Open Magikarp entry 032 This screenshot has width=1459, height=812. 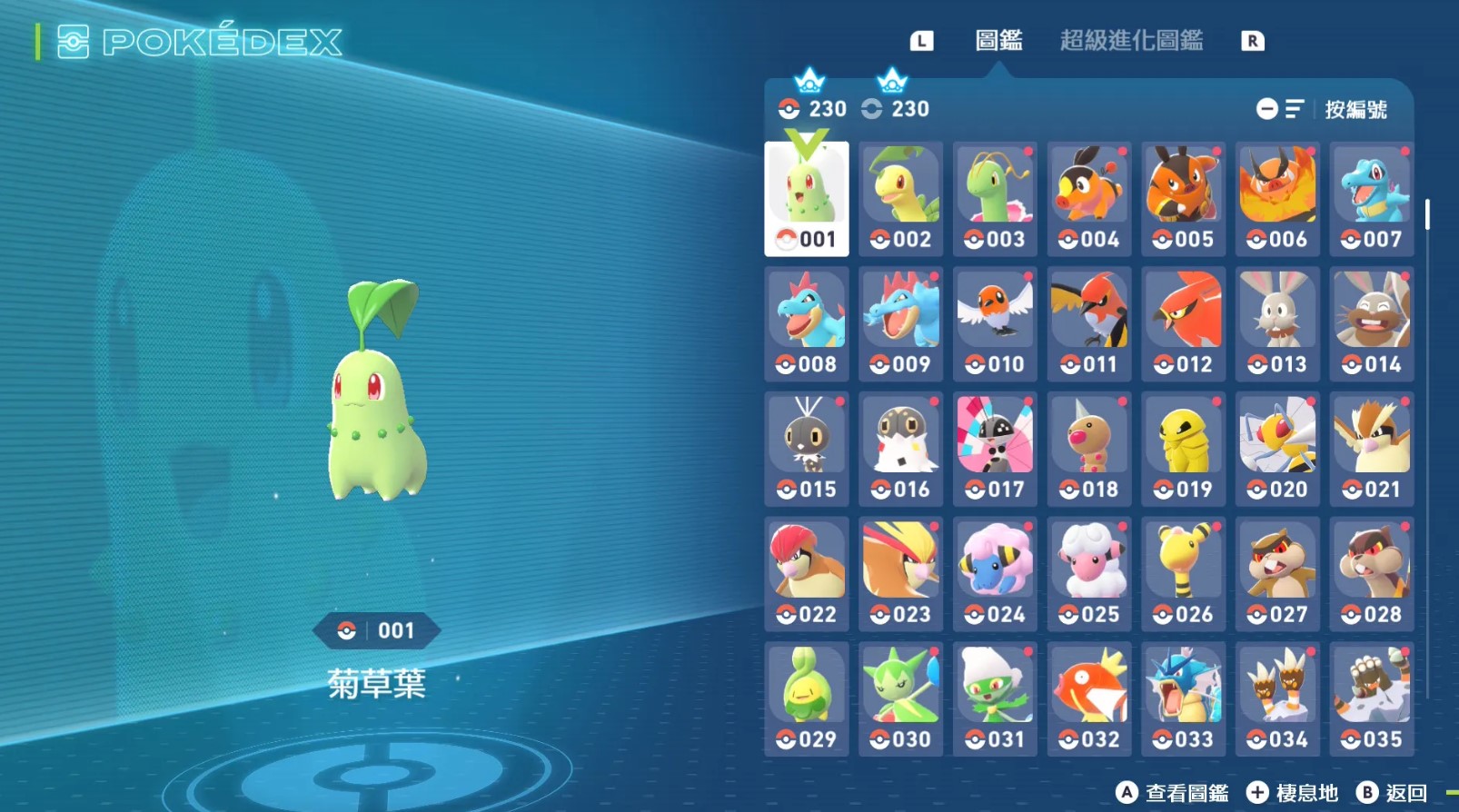coord(1089,698)
